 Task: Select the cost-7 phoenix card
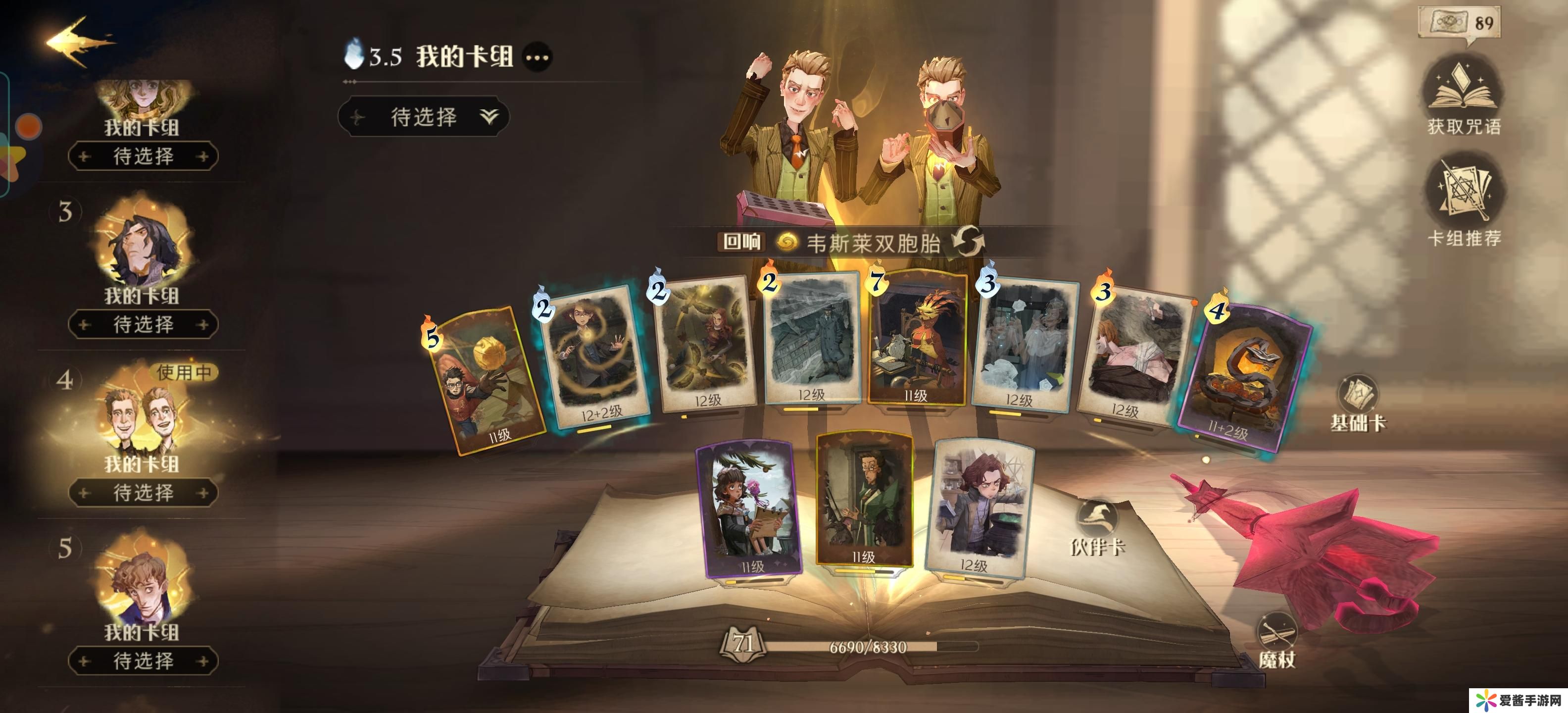[917, 338]
